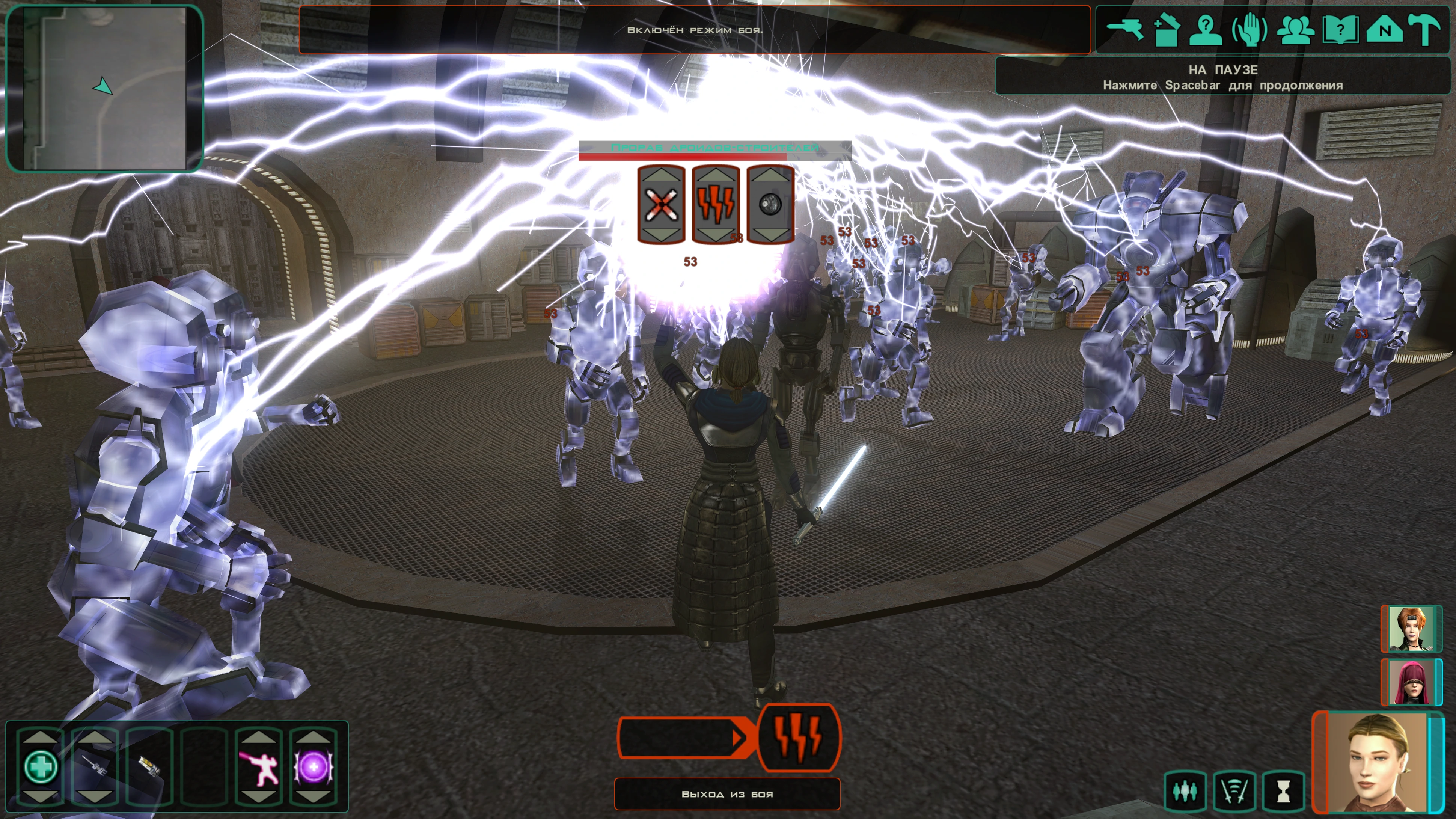Viewport: 1456px width, 819px height.
Task: Open options with the hammer icon
Action: click(x=1427, y=29)
